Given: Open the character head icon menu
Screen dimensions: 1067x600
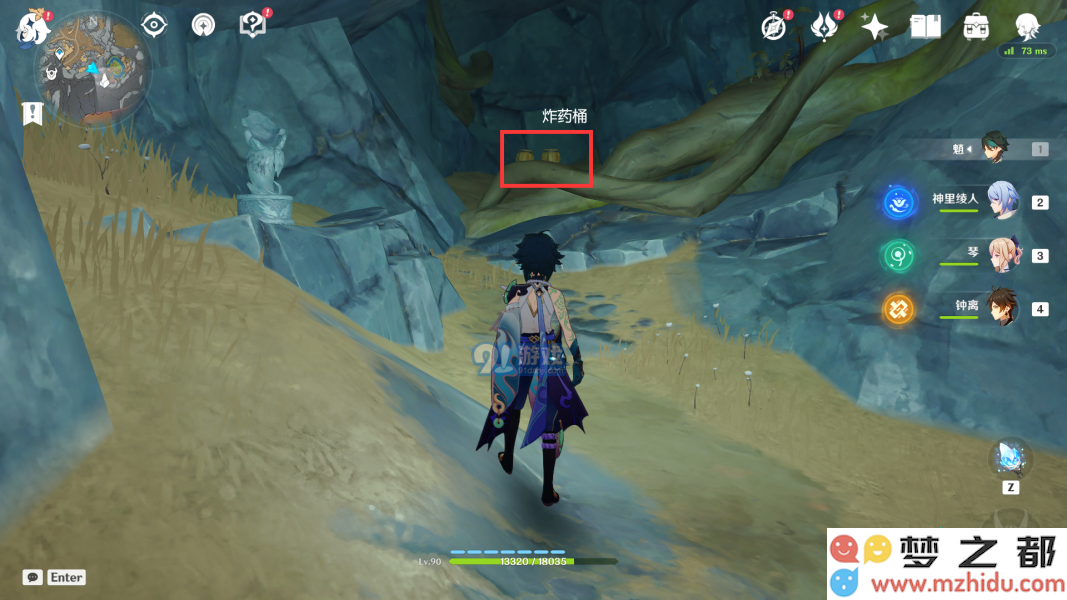Looking at the screenshot, I should (x=1027, y=25).
